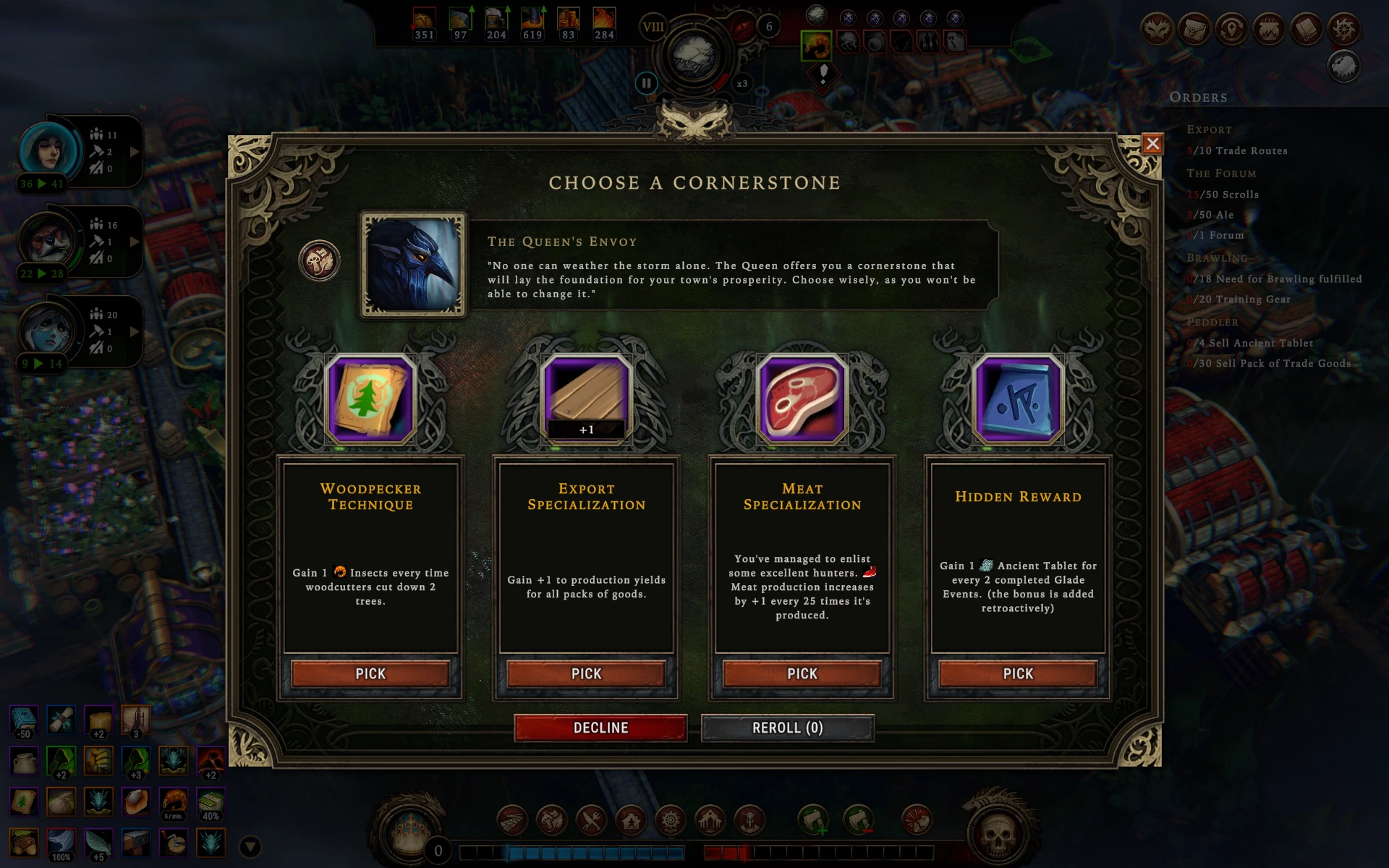Select the Hidden Reward tablet icon
Screen dimensions: 1389x868
point(1017,399)
